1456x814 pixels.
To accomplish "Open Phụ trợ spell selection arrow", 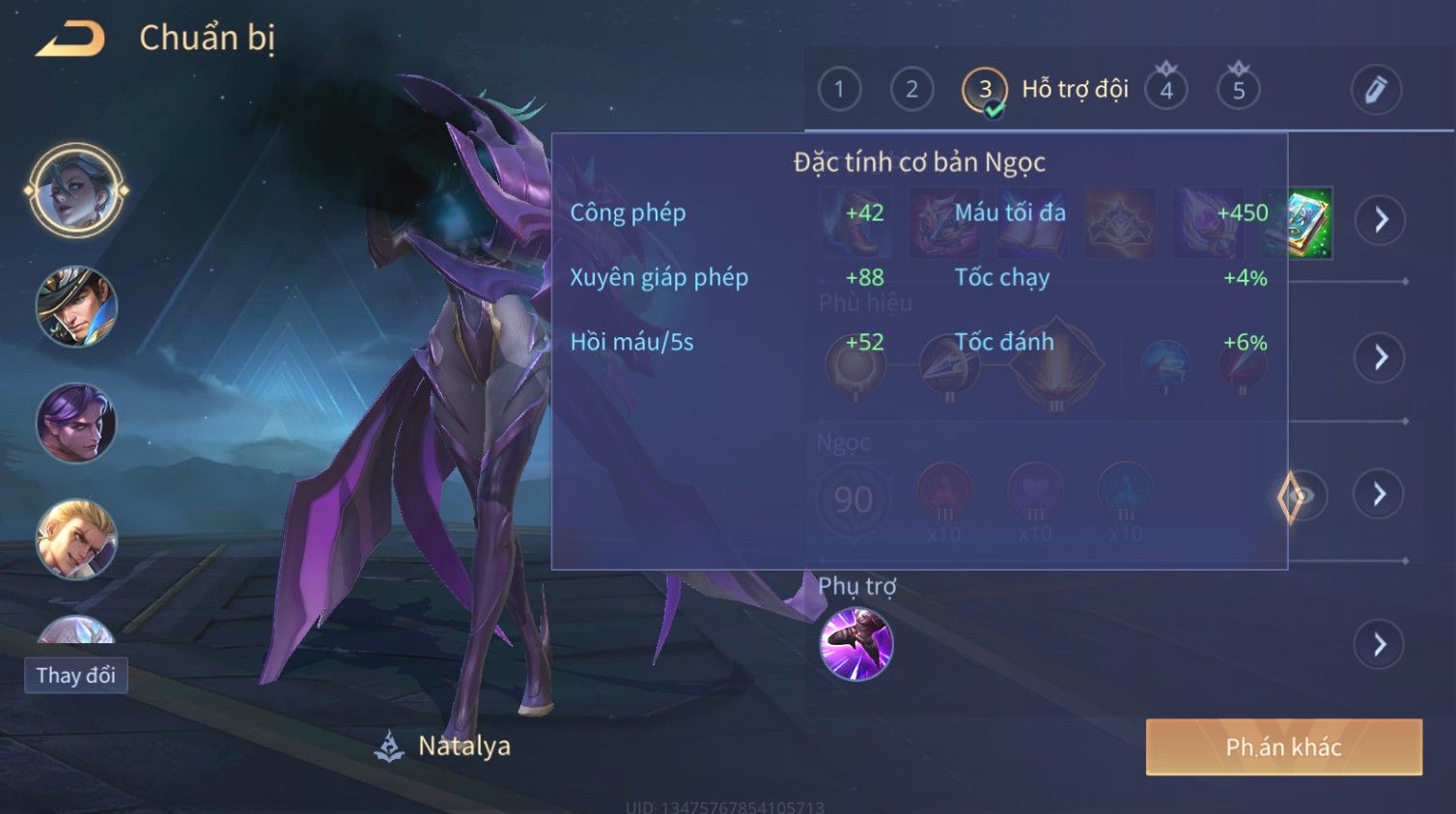I will [1380, 644].
